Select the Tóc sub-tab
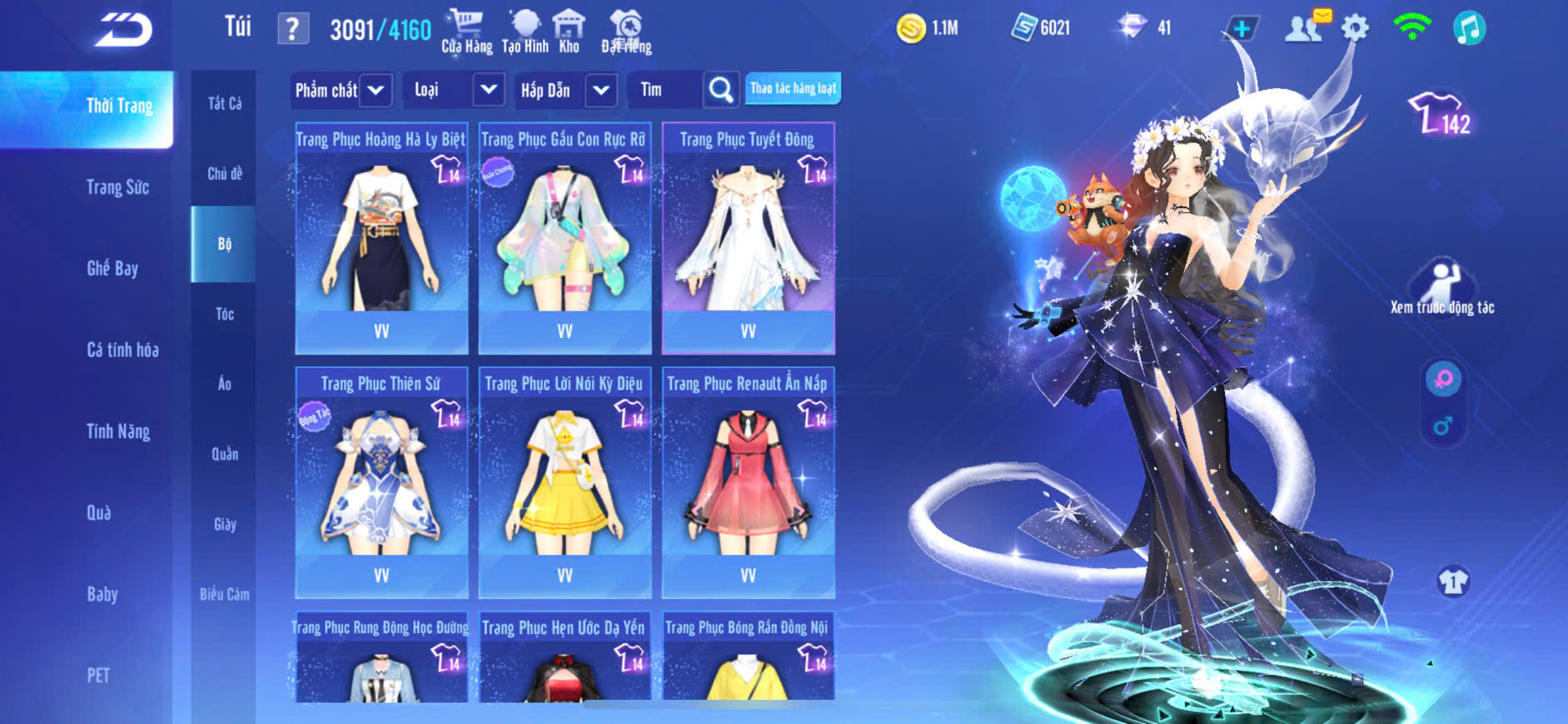This screenshot has width=1568, height=724. [225, 314]
